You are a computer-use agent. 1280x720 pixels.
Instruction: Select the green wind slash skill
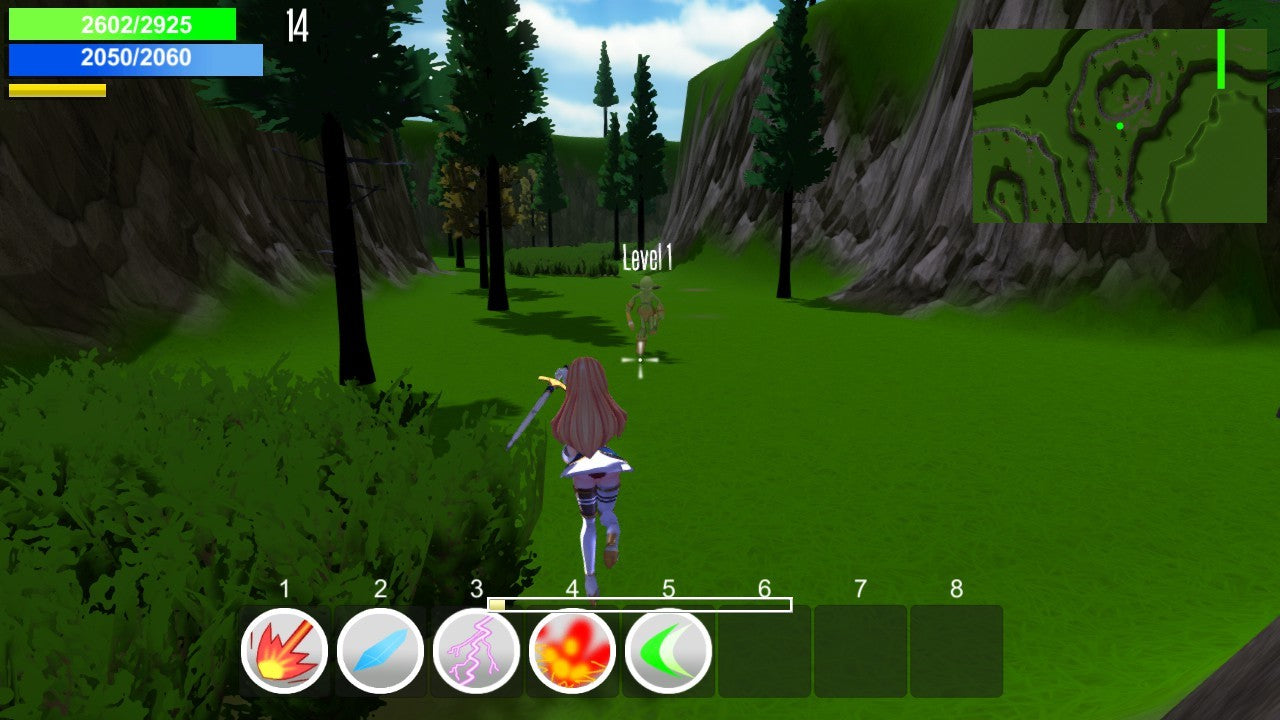tap(668, 651)
